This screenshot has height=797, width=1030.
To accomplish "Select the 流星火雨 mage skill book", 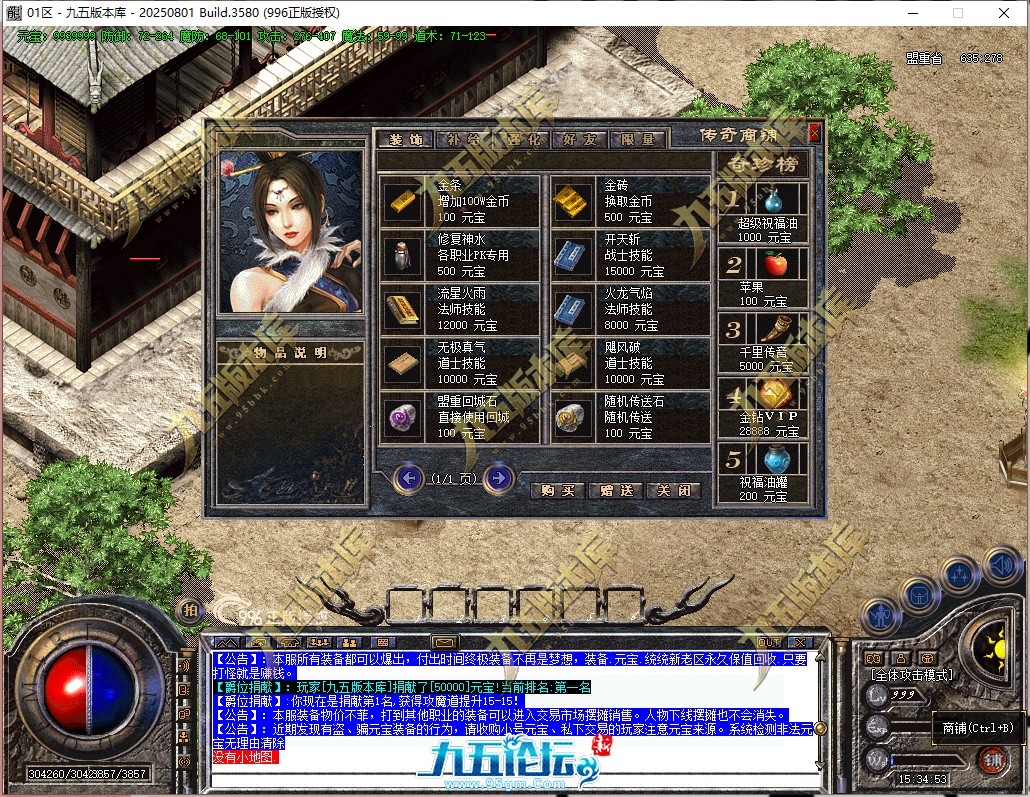I will 404,310.
